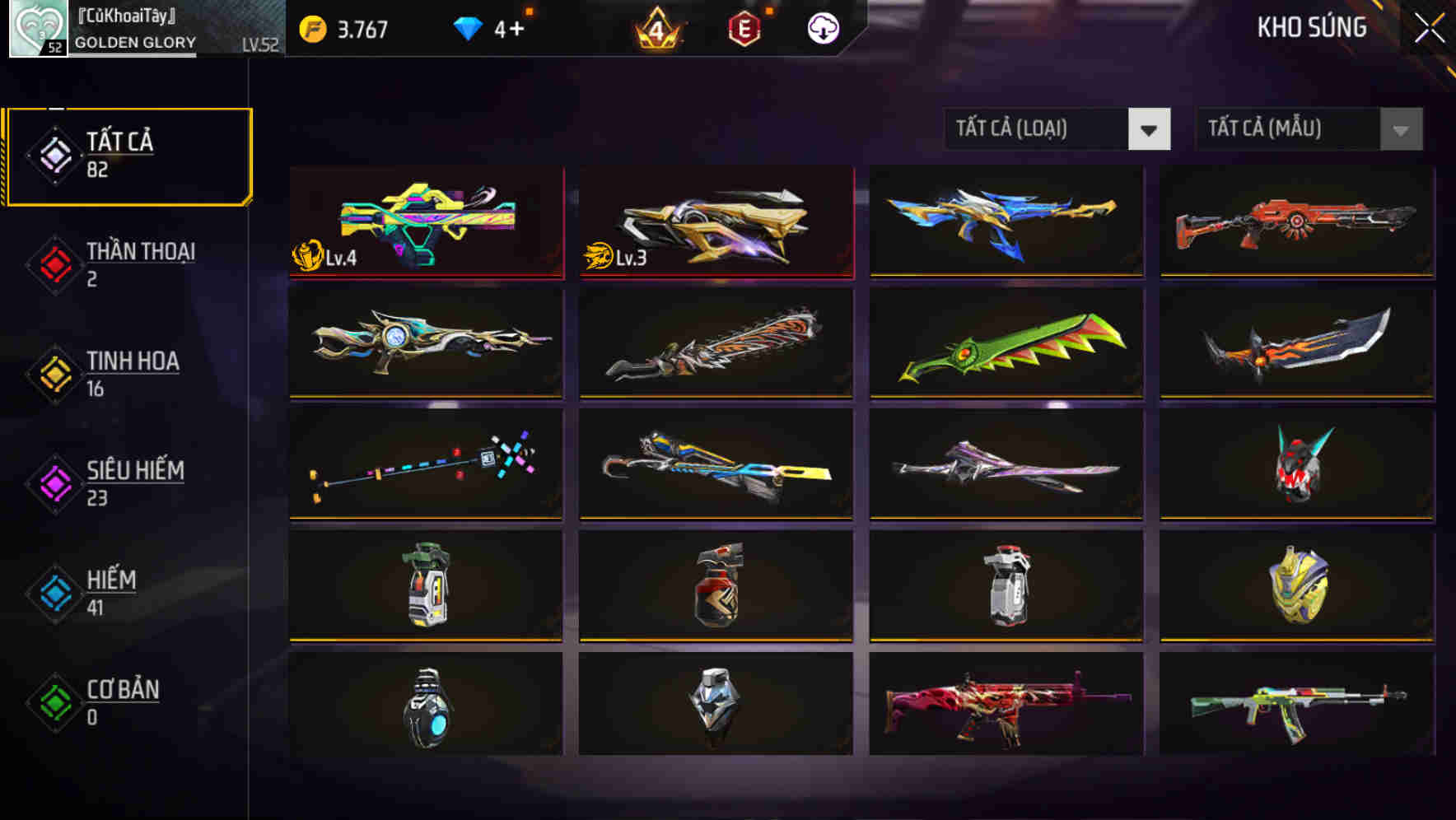
Task: Select the Lv.4 evolved pistol skin
Action: click(x=425, y=222)
